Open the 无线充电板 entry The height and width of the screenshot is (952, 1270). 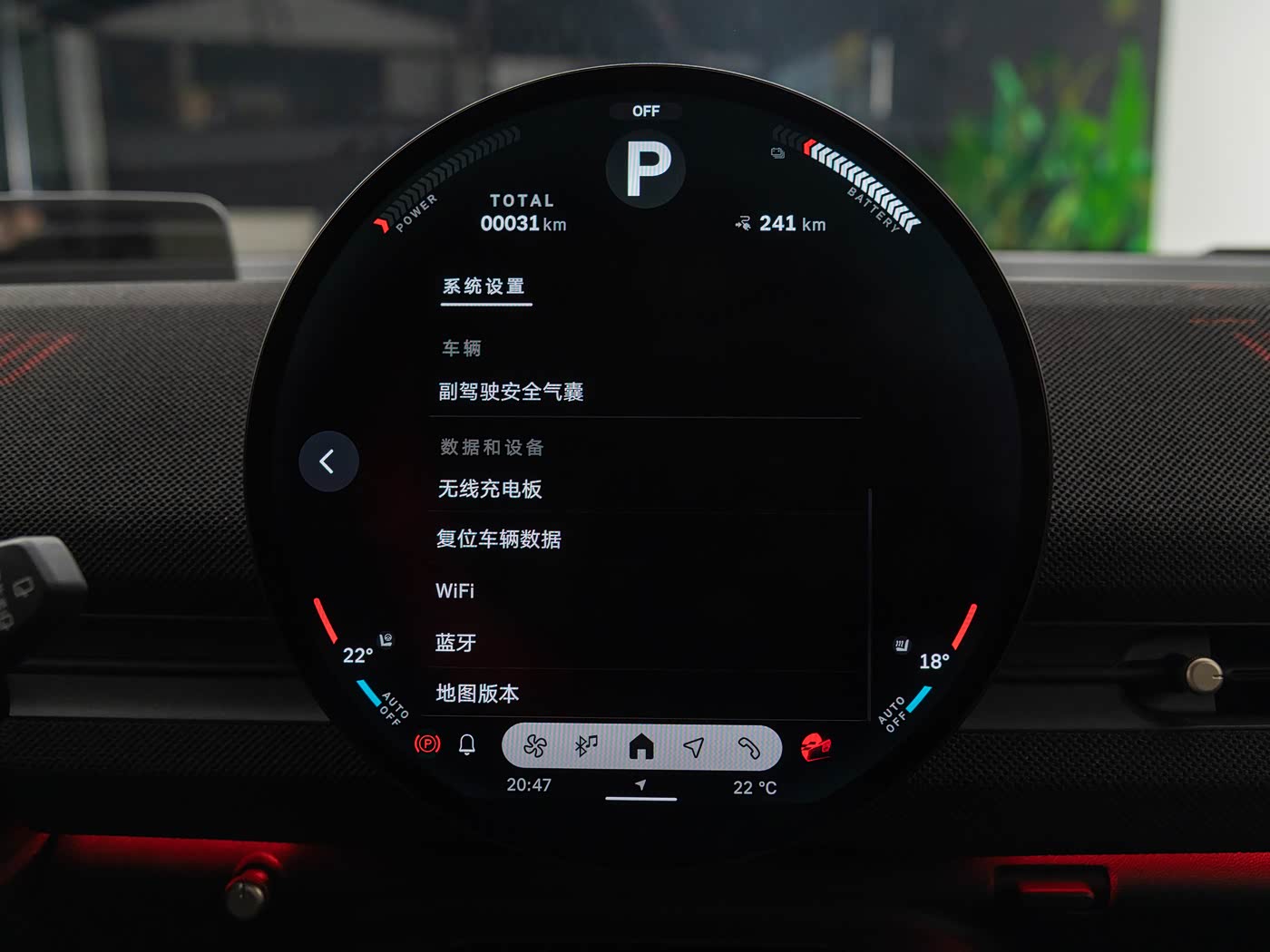[x=491, y=490]
